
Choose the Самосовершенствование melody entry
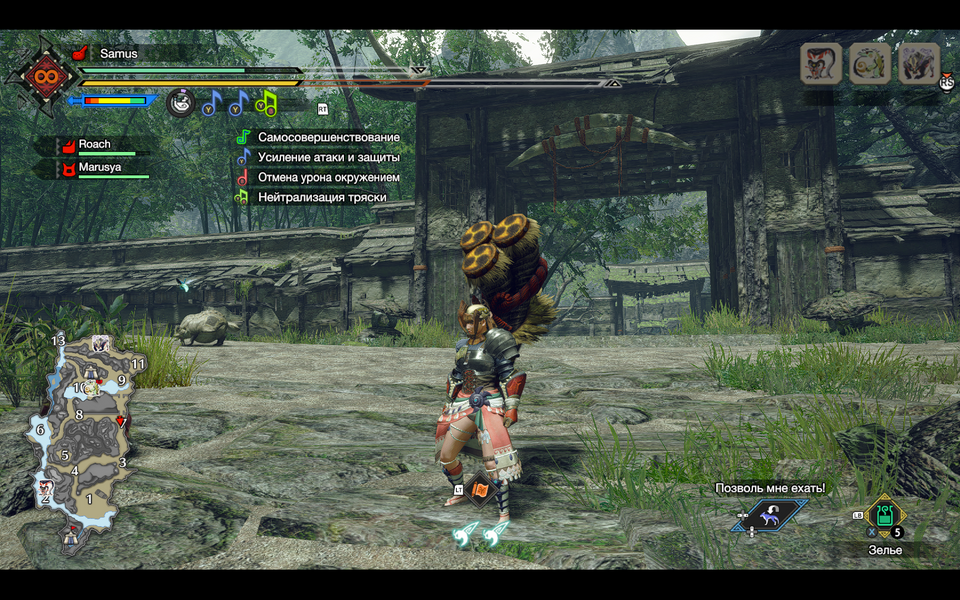pos(328,137)
